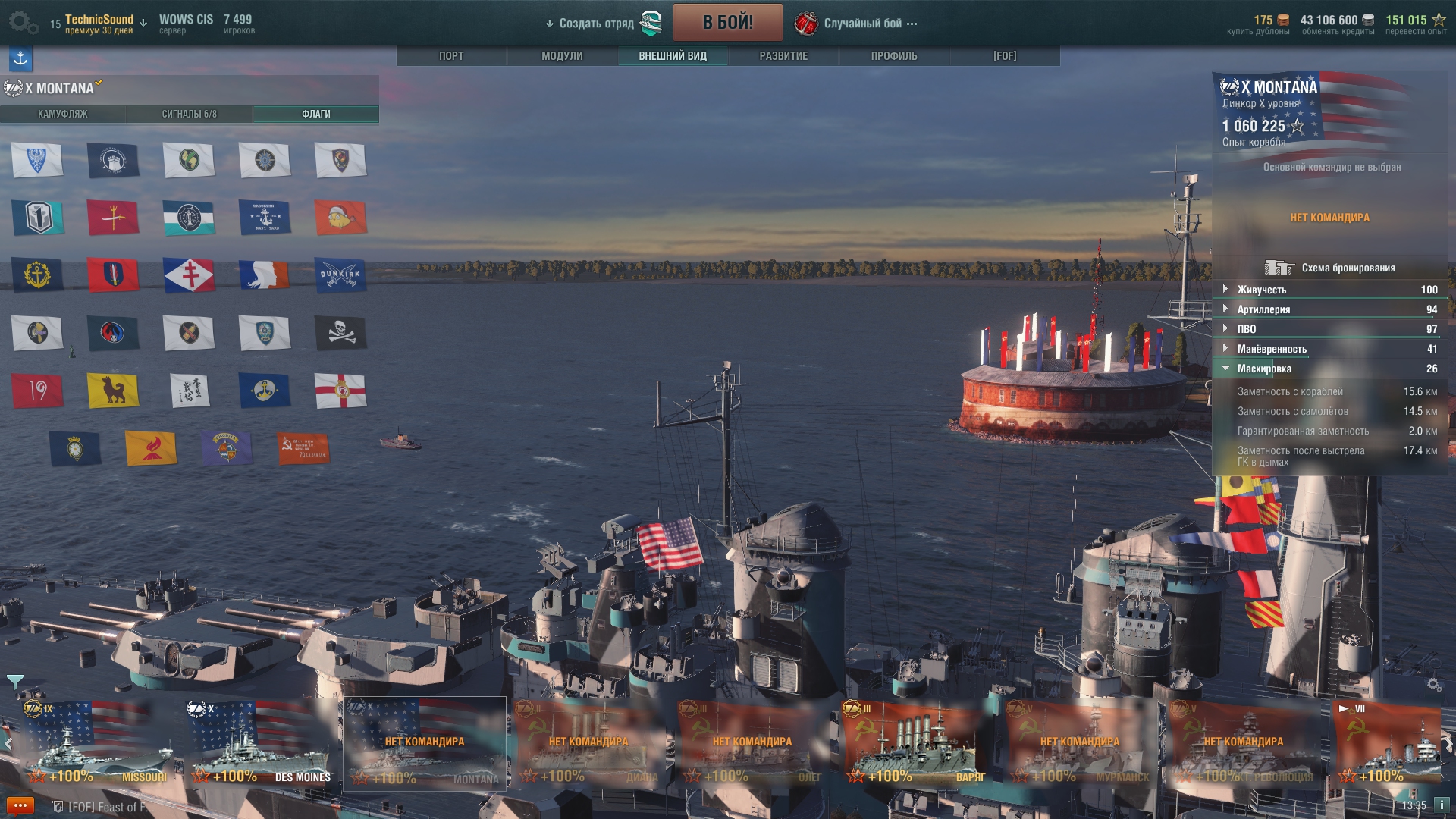Screen dimensions: 1456x819
Task: Choose the Des Moines ship card
Action: (260, 745)
